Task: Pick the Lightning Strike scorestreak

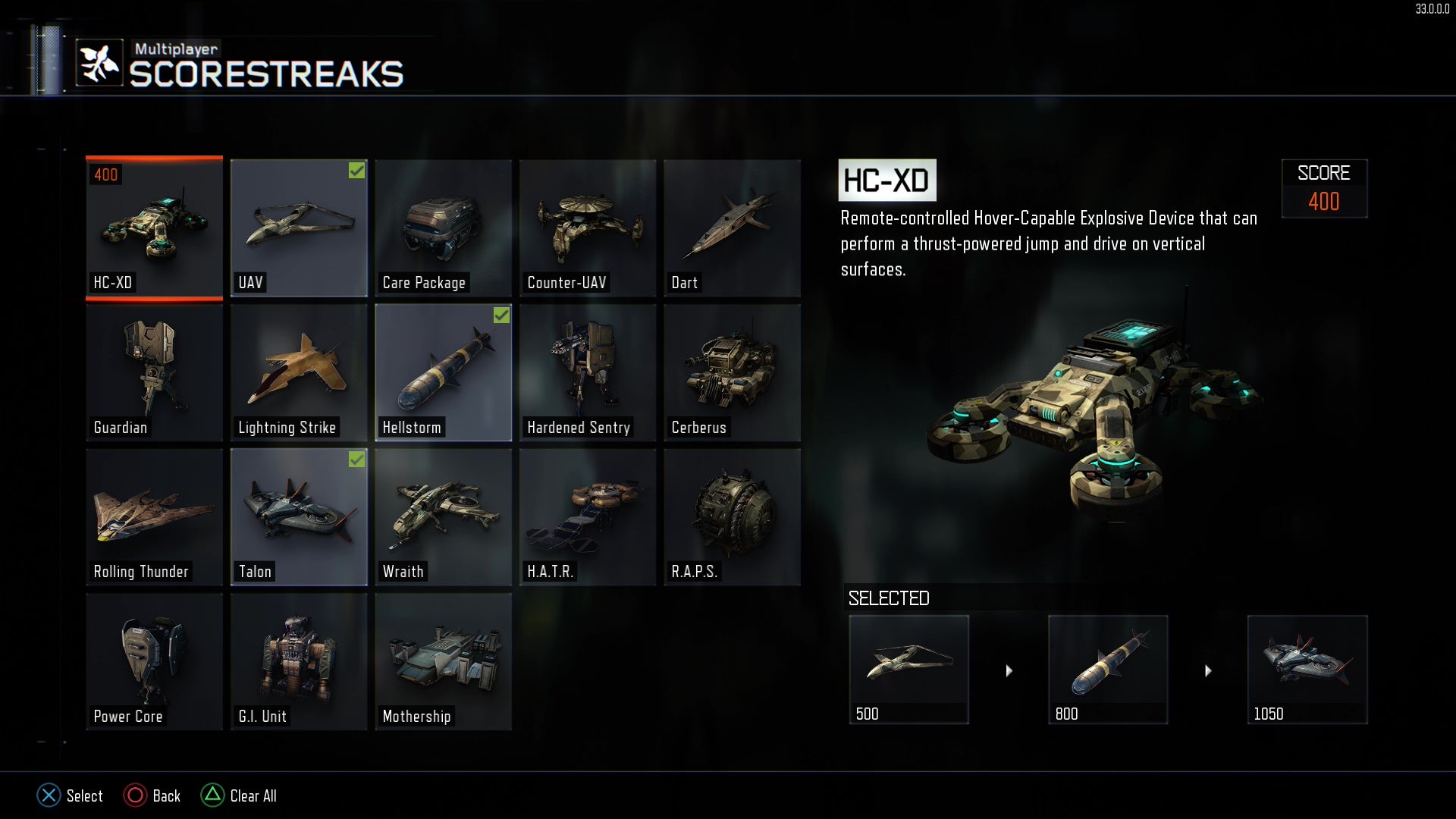Action: click(299, 372)
